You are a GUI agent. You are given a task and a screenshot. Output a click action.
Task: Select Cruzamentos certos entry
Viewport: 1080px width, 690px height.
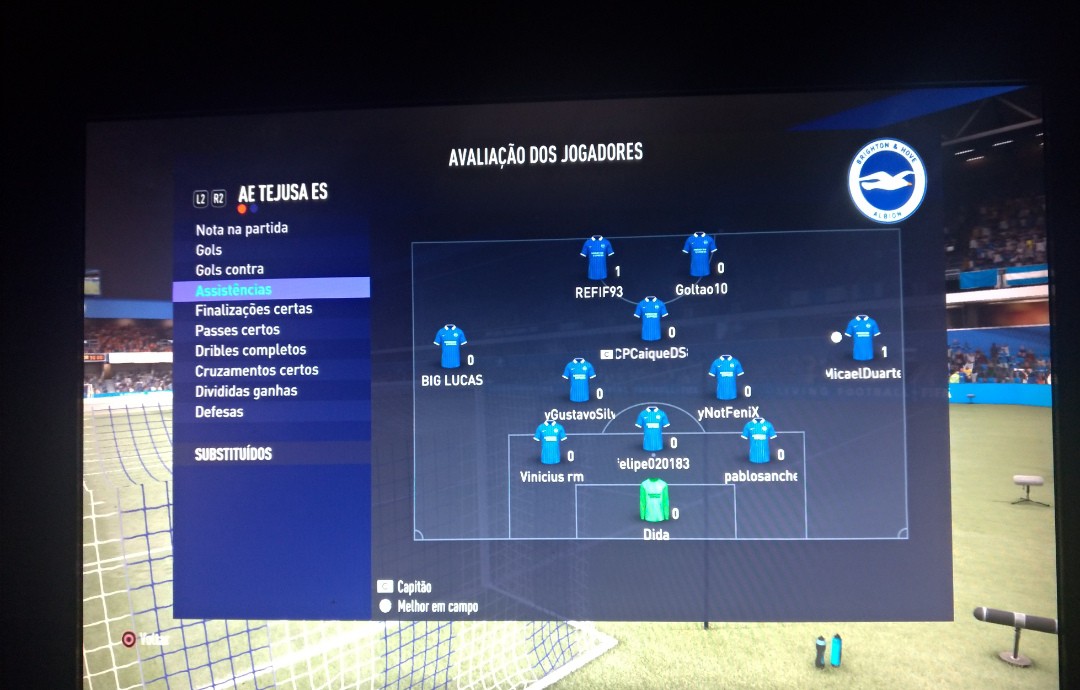click(257, 370)
